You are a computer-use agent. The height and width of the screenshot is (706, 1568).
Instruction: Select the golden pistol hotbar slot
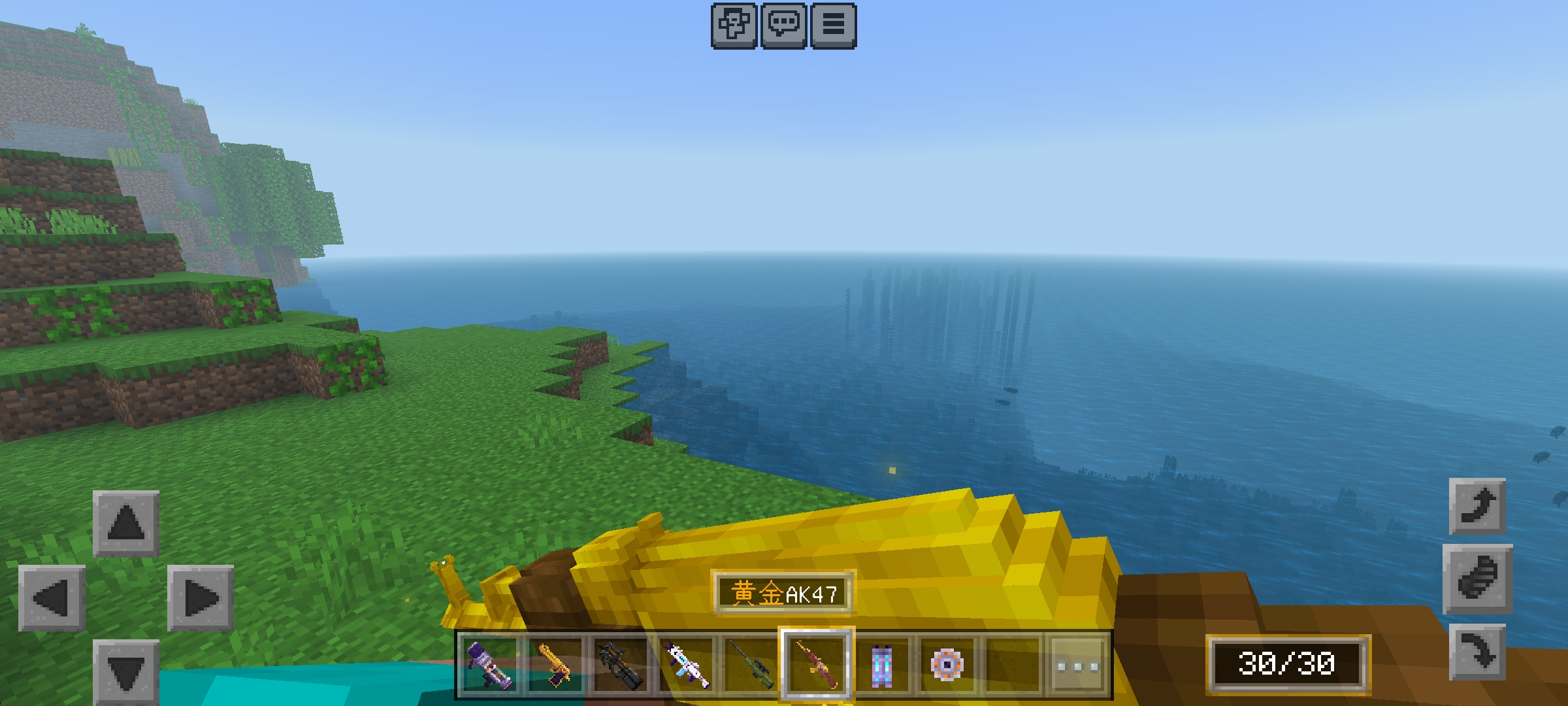[x=555, y=665]
